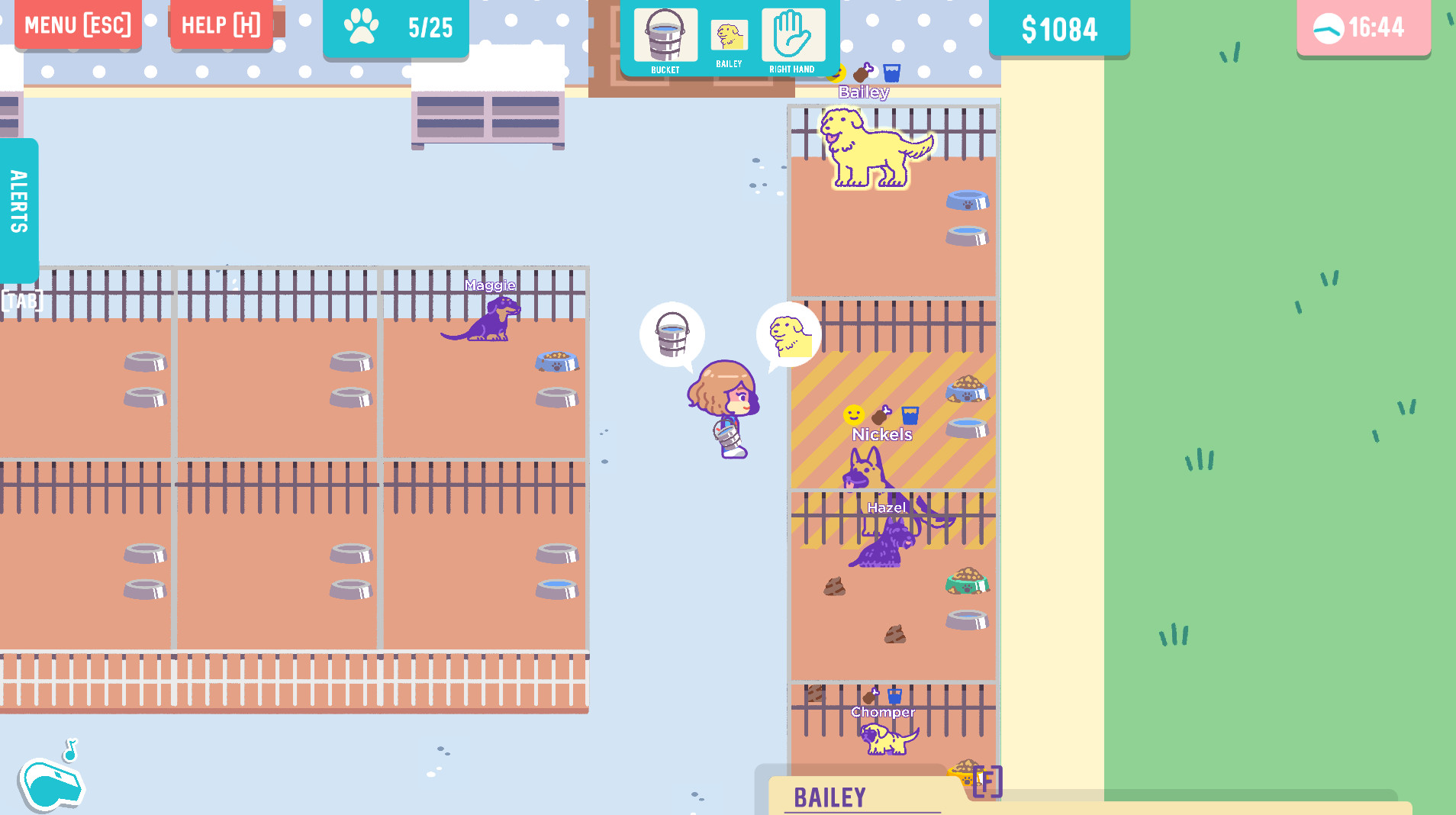Image resolution: width=1456 pixels, height=815 pixels.
Task: Click the happy emoji icon above Bailey's pen
Action: pyautogui.click(x=838, y=72)
